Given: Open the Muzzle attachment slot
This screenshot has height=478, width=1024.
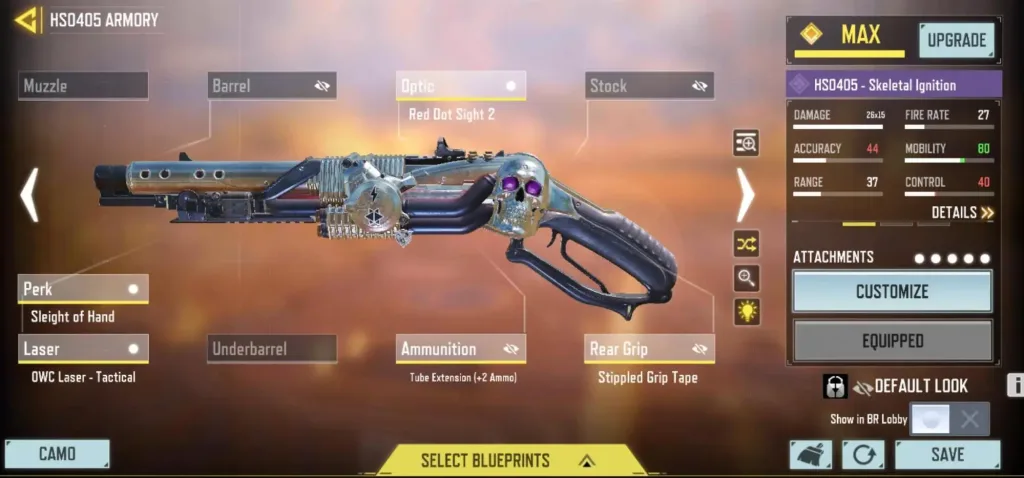Looking at the screenshot, I should point(83,86).
